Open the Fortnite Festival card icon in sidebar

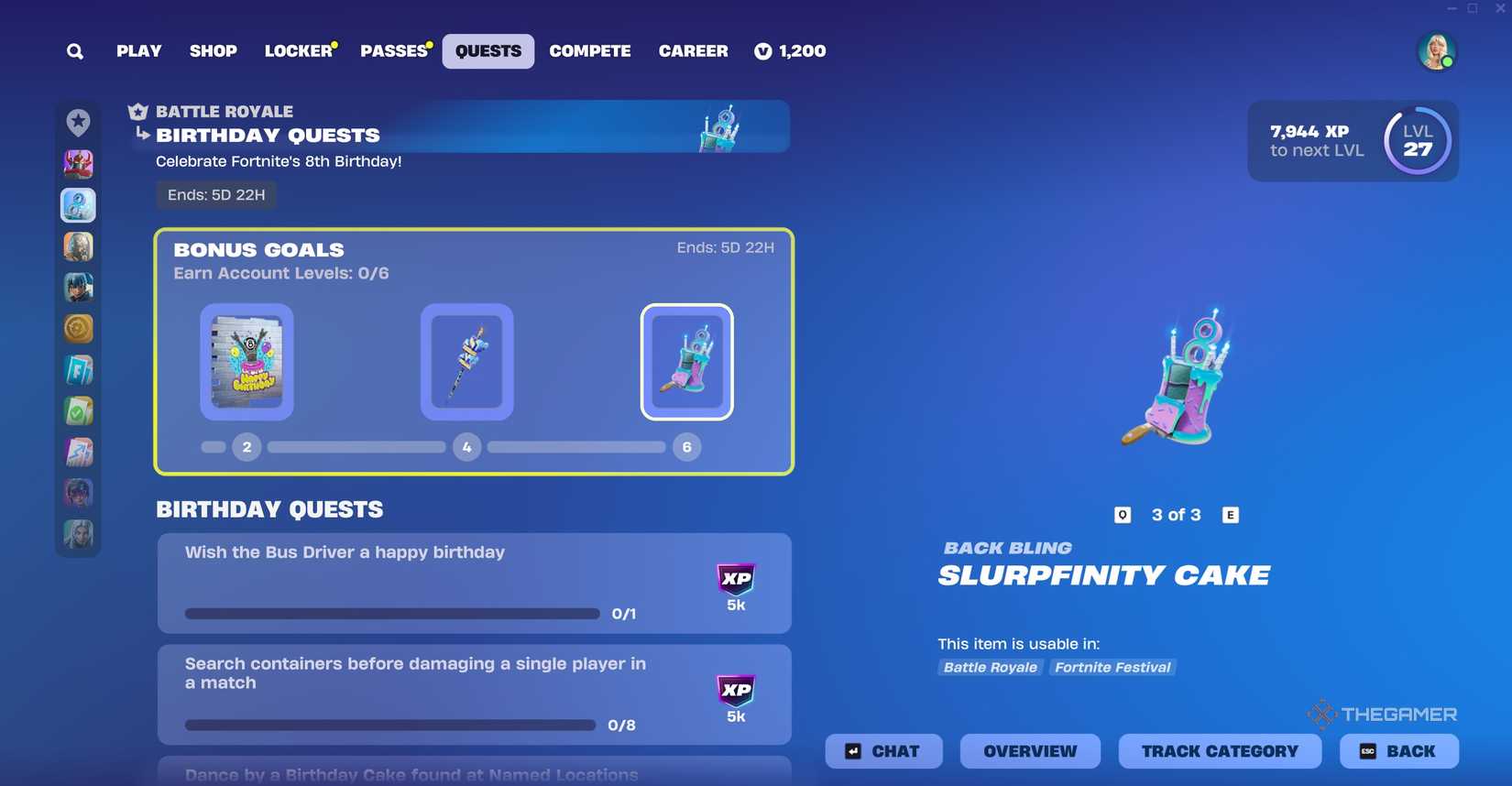tap(78, 369)
